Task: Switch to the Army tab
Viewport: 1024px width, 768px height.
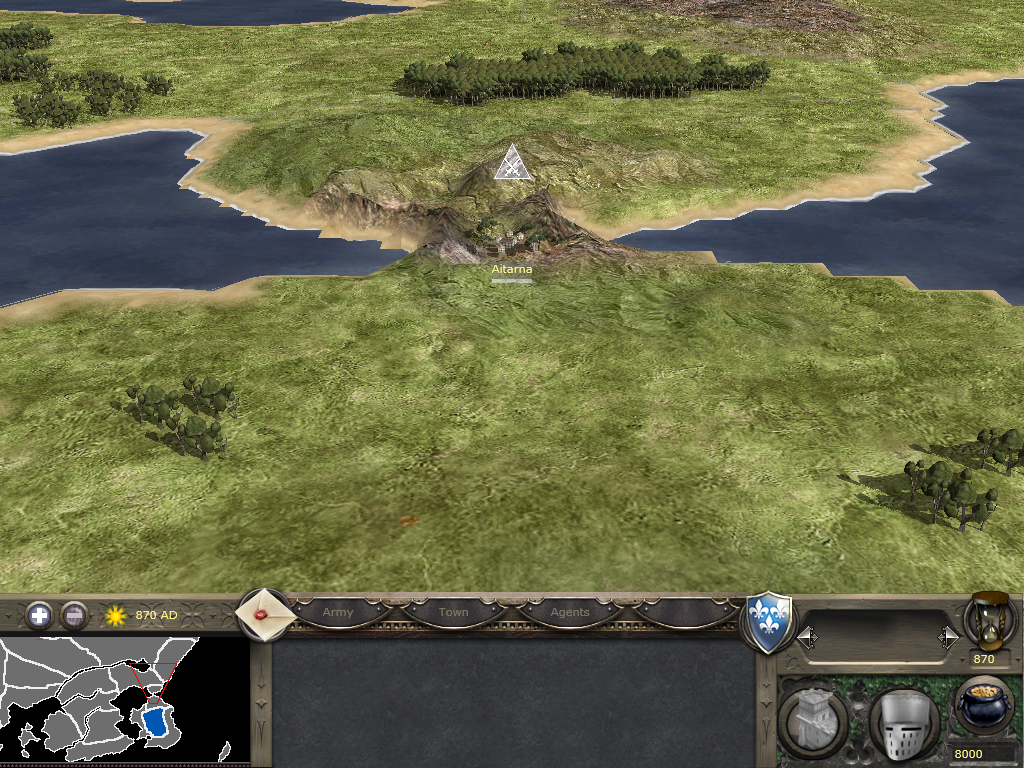Action: point(338,612)
